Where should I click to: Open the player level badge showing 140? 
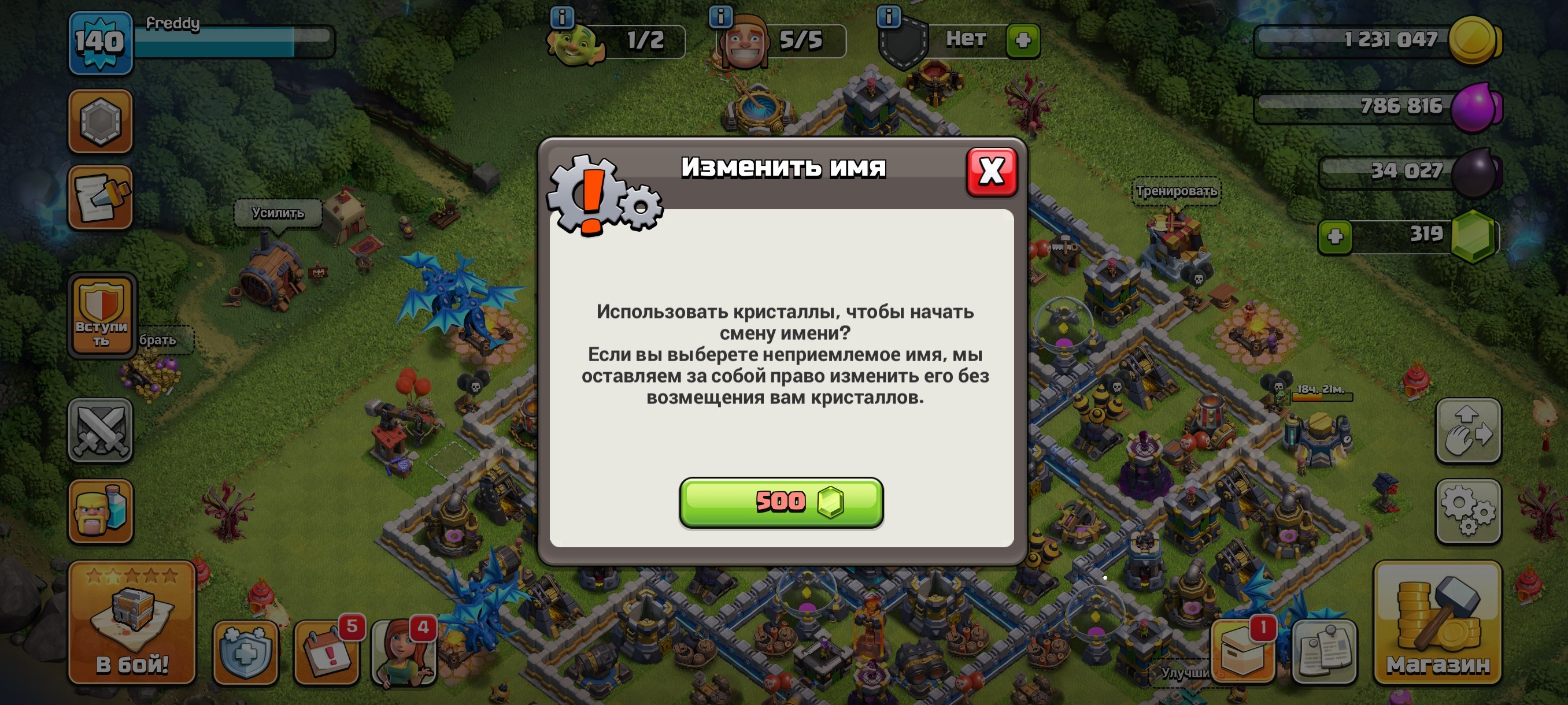point(101,40)
